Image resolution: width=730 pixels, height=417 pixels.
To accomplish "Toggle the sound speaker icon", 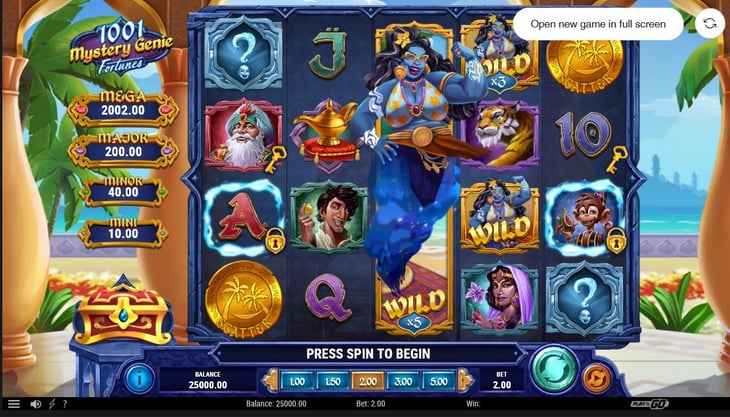I will [x=35, y=405].
